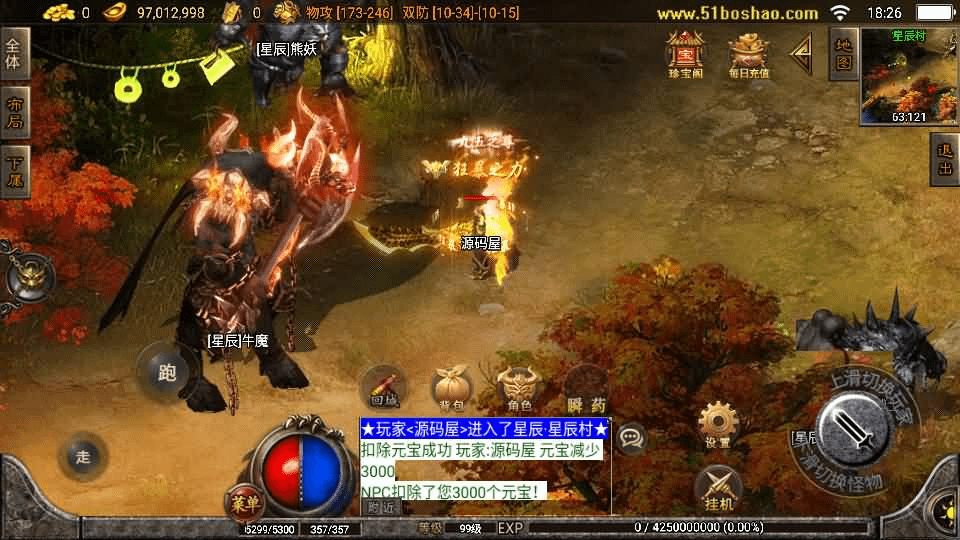This screenshot has width=960, height=540.
Task: Tap the 退出 exit button
Action: tap(944, 160)
